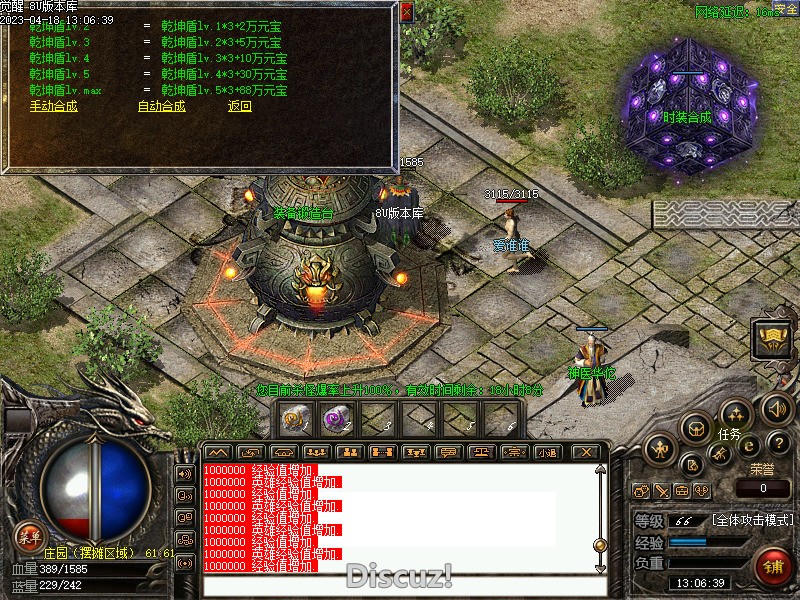Choose 自动合成 auto synthesis link

pyautogui.click(x=161, y=106)
